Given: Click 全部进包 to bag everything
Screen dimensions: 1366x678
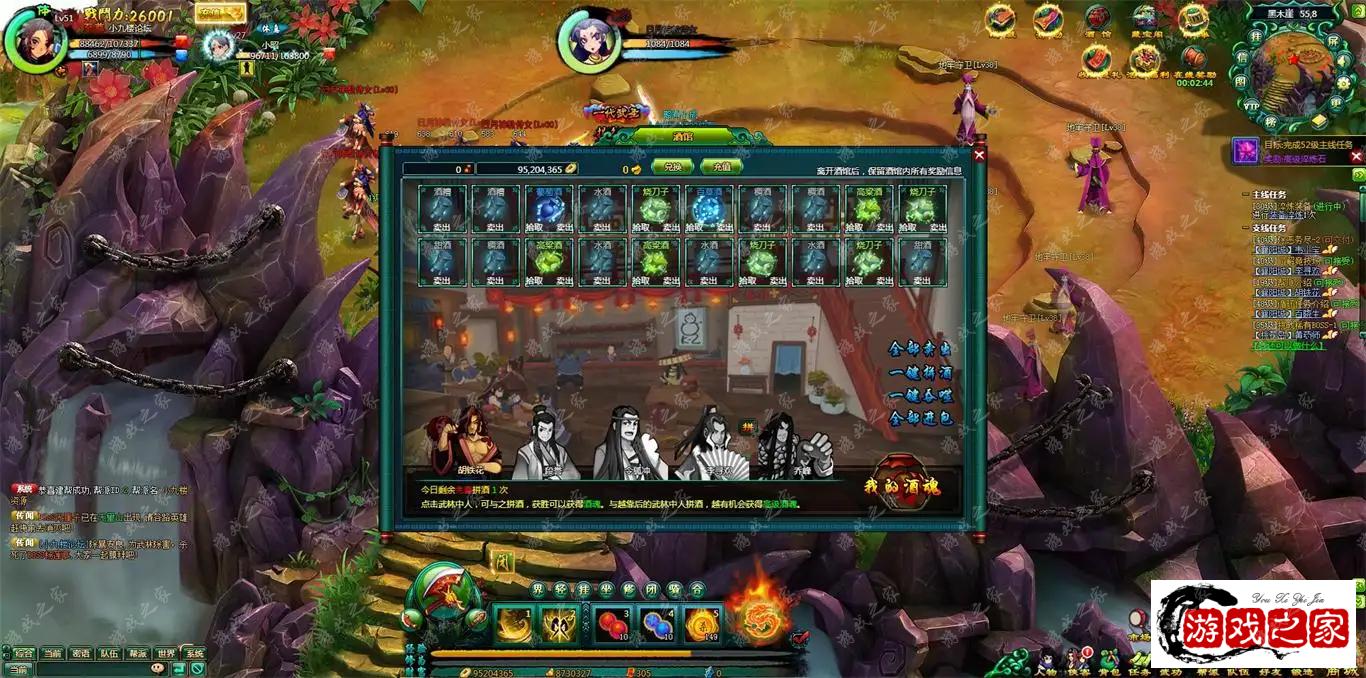Looking at the screenshot, I should coord(920,418).
